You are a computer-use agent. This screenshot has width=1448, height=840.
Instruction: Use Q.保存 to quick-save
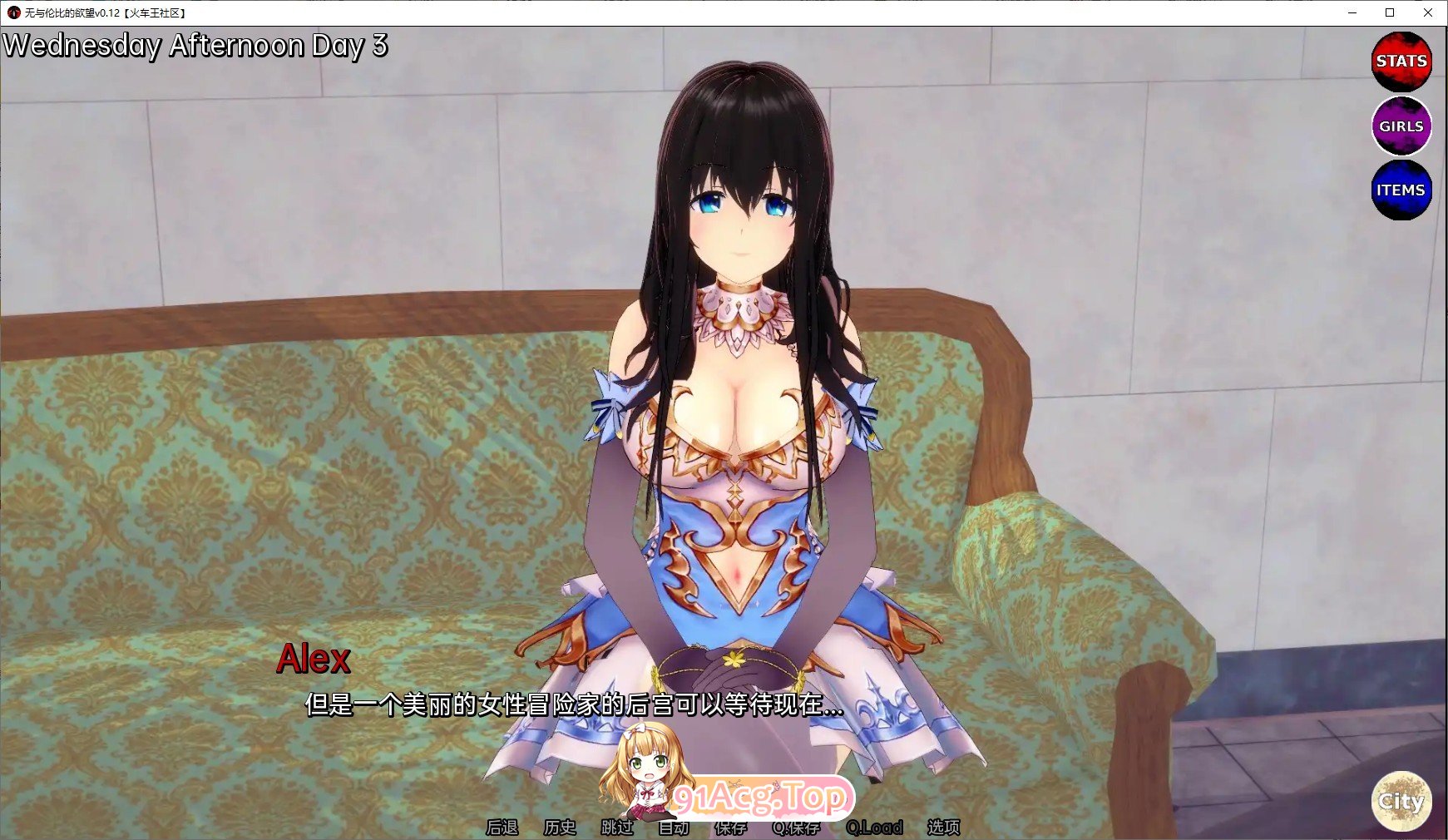(797, 828)
